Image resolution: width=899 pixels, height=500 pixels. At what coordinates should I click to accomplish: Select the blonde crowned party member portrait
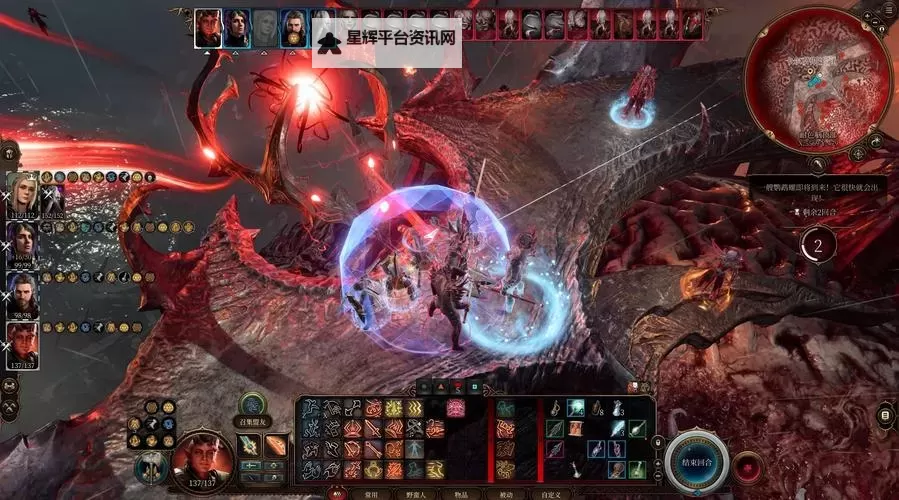pos(23,191)
